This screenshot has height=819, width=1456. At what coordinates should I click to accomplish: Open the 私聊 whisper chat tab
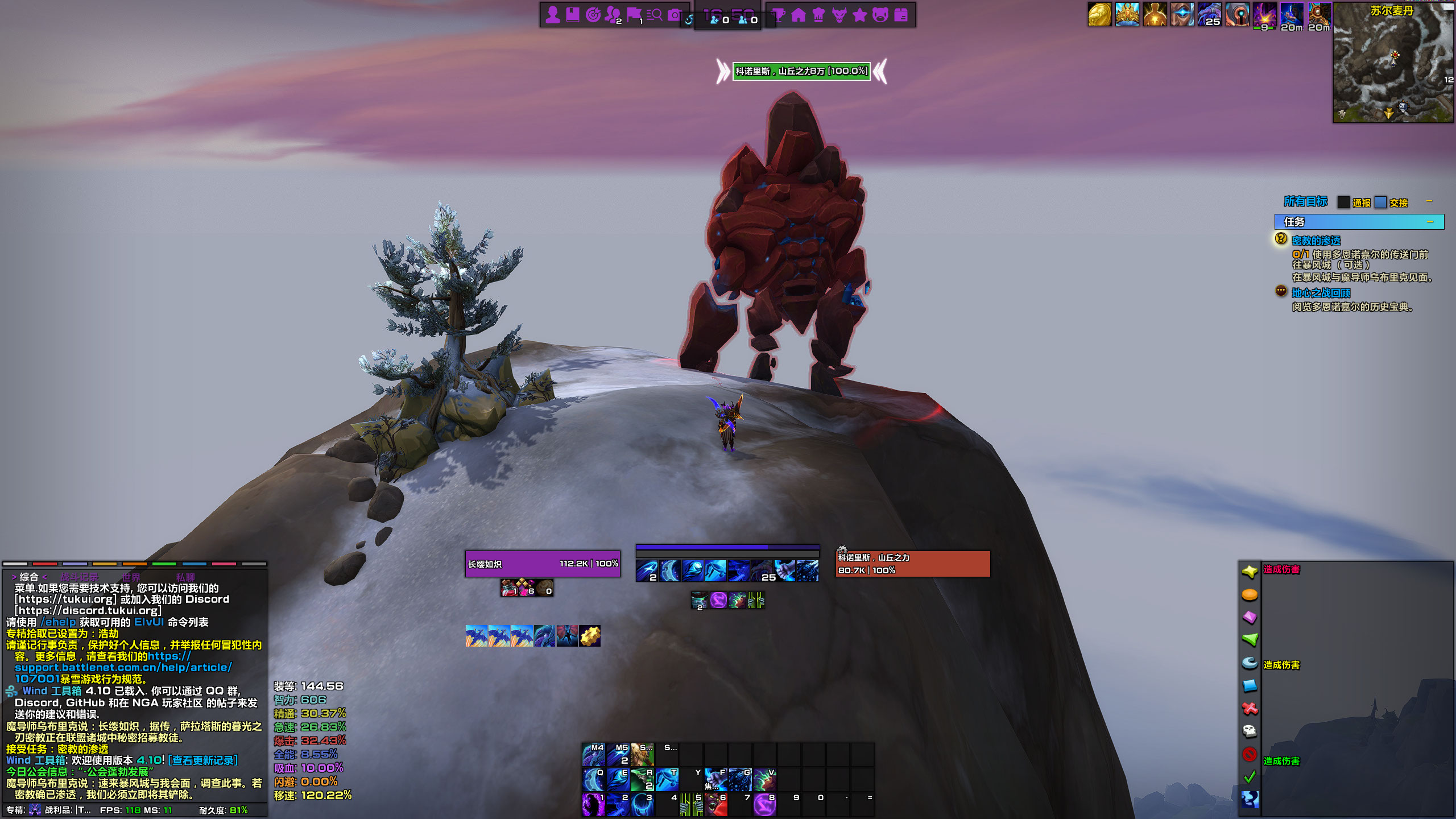click(x=185, y=577)
